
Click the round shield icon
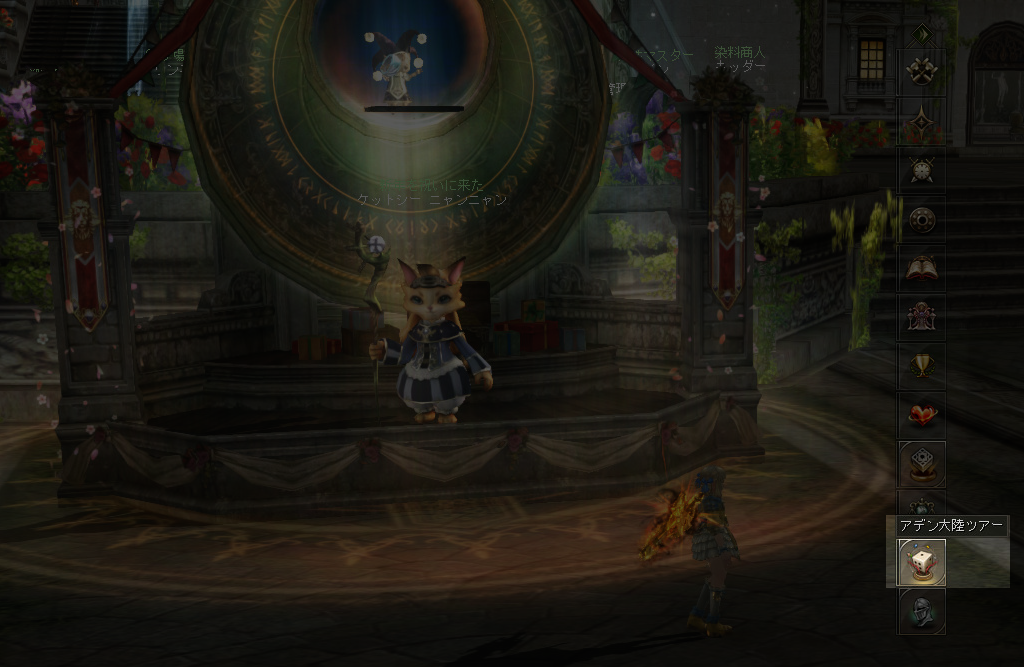pyautogui.click(x=921, y=220)
